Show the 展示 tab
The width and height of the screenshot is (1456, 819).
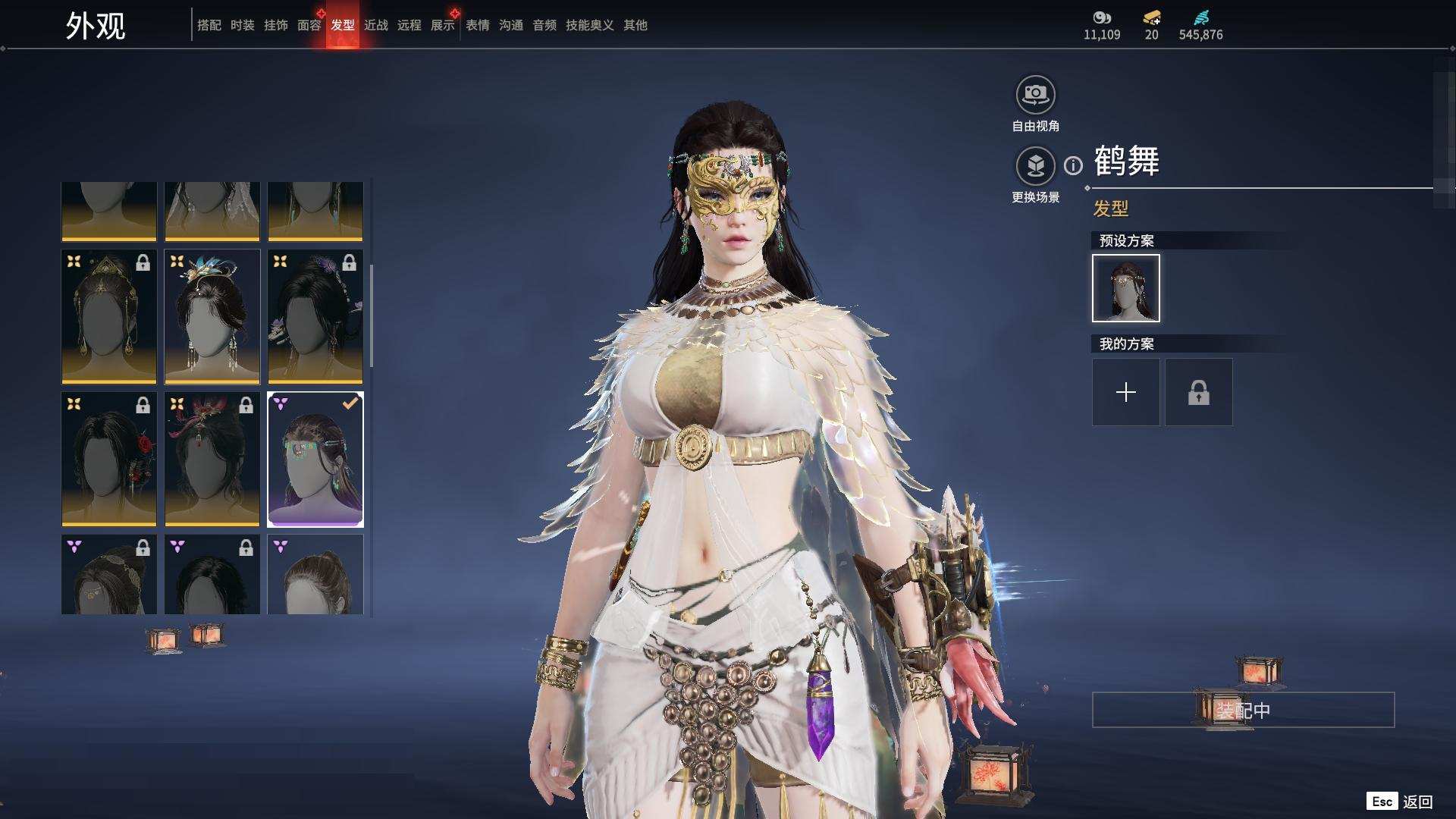442,25
